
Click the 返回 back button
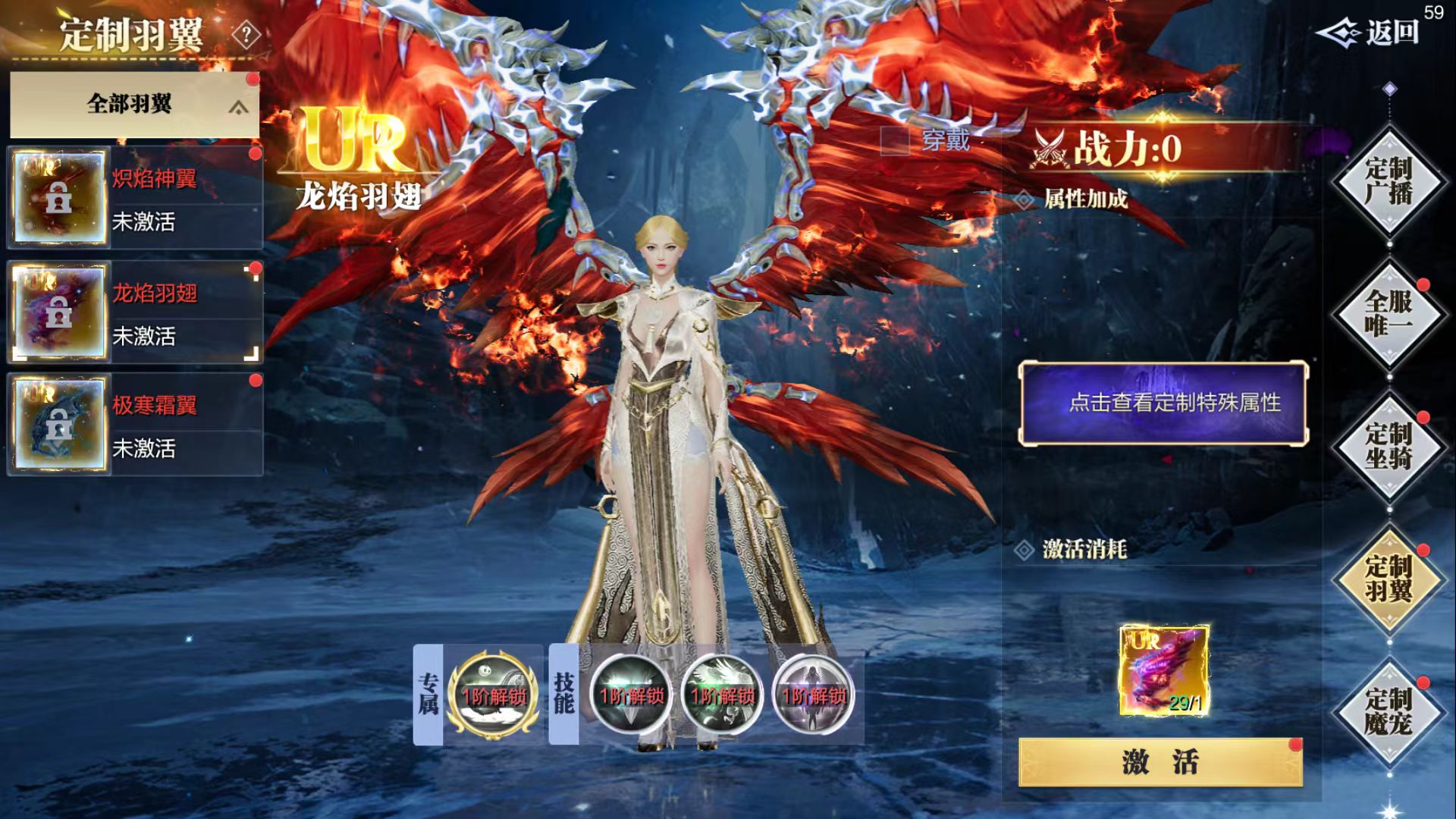[1371, 33]
